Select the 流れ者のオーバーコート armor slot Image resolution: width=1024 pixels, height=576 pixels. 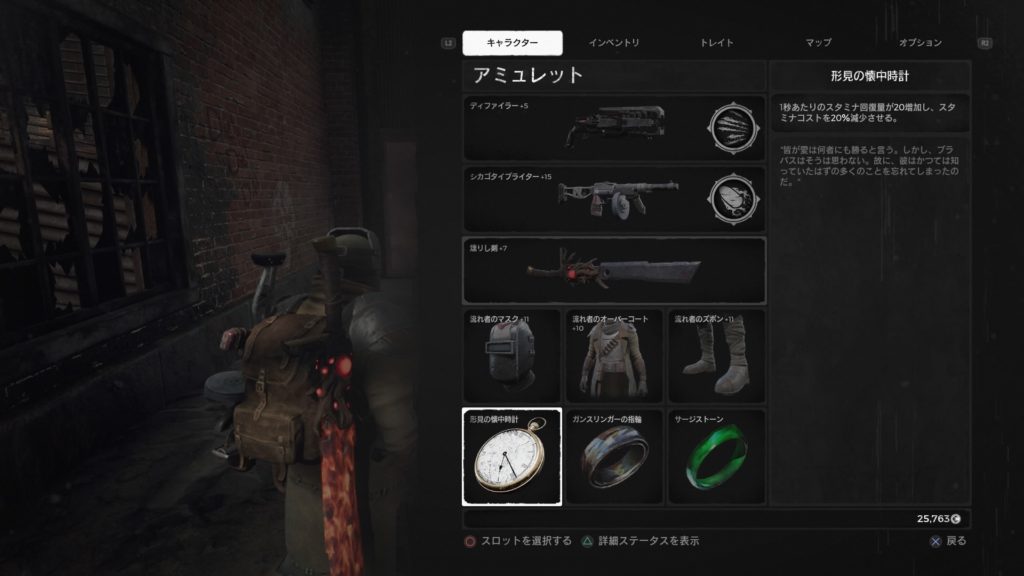click(x=614, y=356)
